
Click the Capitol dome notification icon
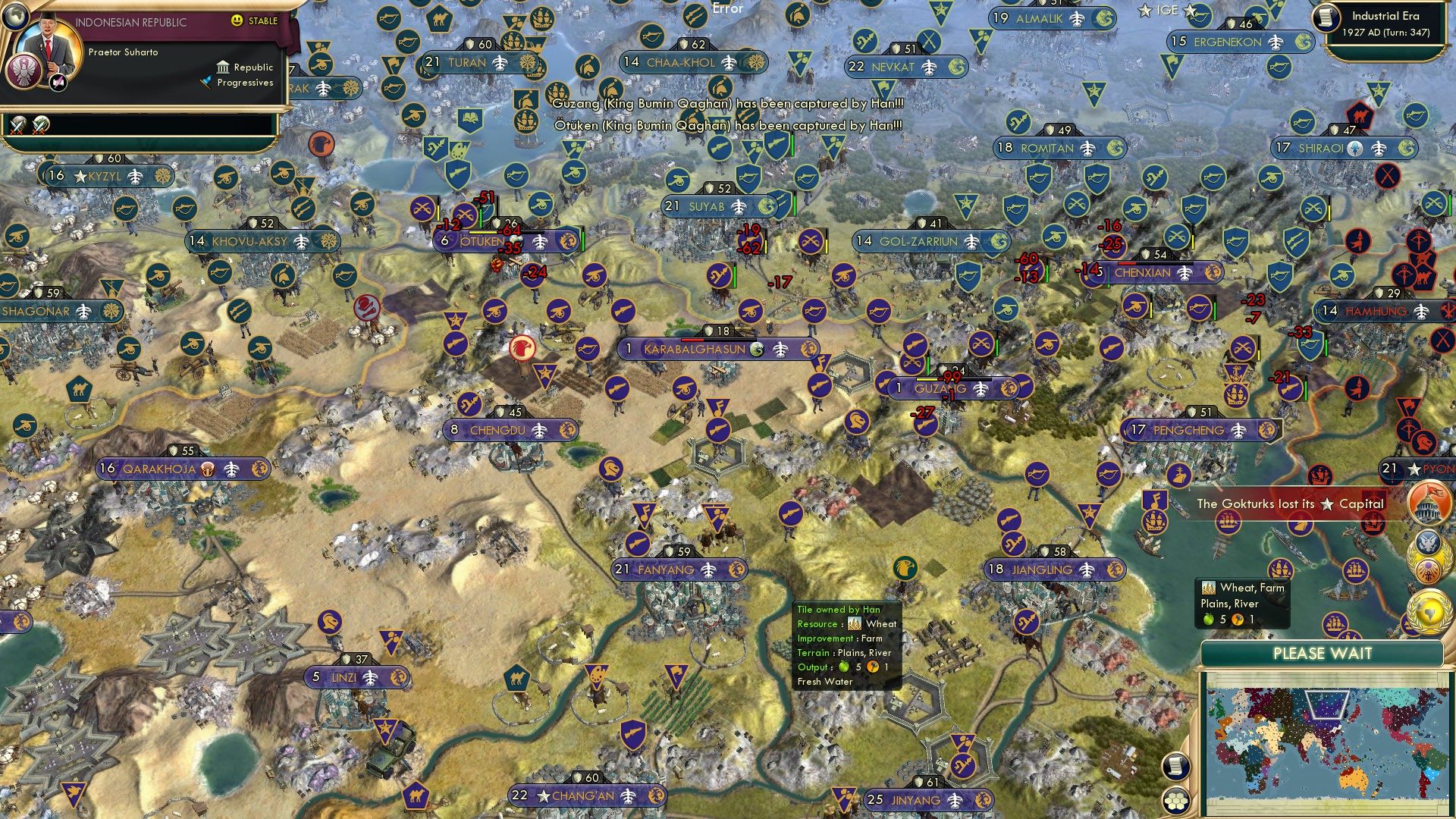coord(1429,502)
